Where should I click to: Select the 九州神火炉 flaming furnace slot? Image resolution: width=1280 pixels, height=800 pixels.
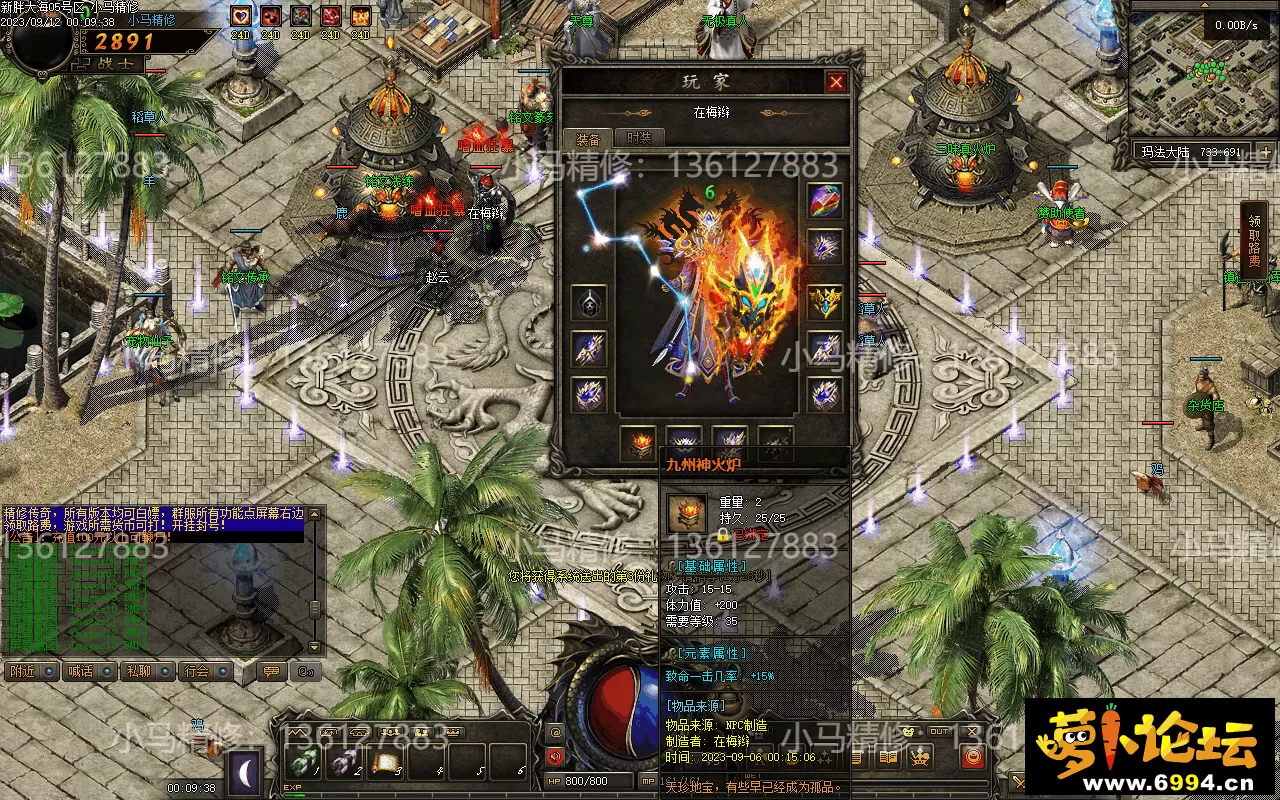pyautogui.click(x=638, y=443)
